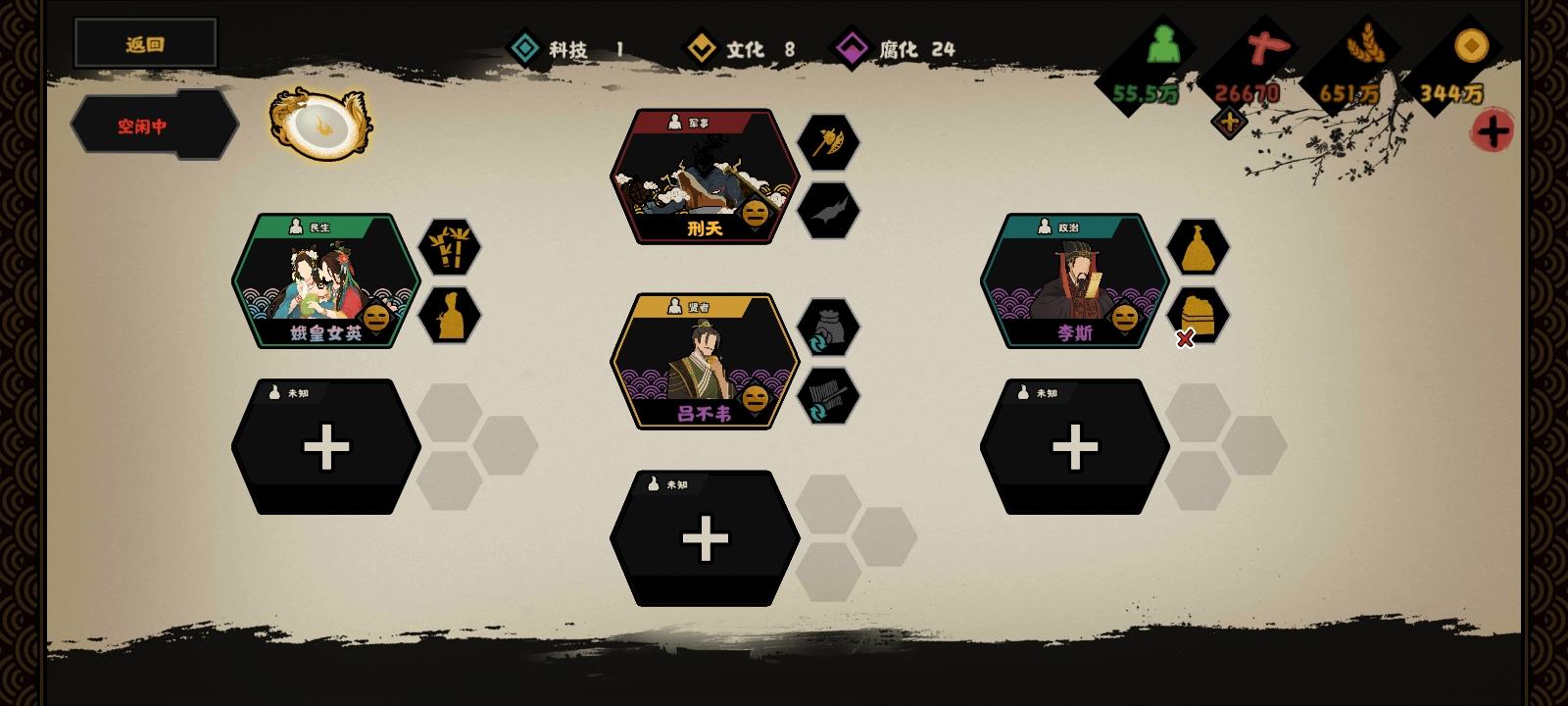
Task: Click the jade dragon plate emblem
Action: [318, 125]
